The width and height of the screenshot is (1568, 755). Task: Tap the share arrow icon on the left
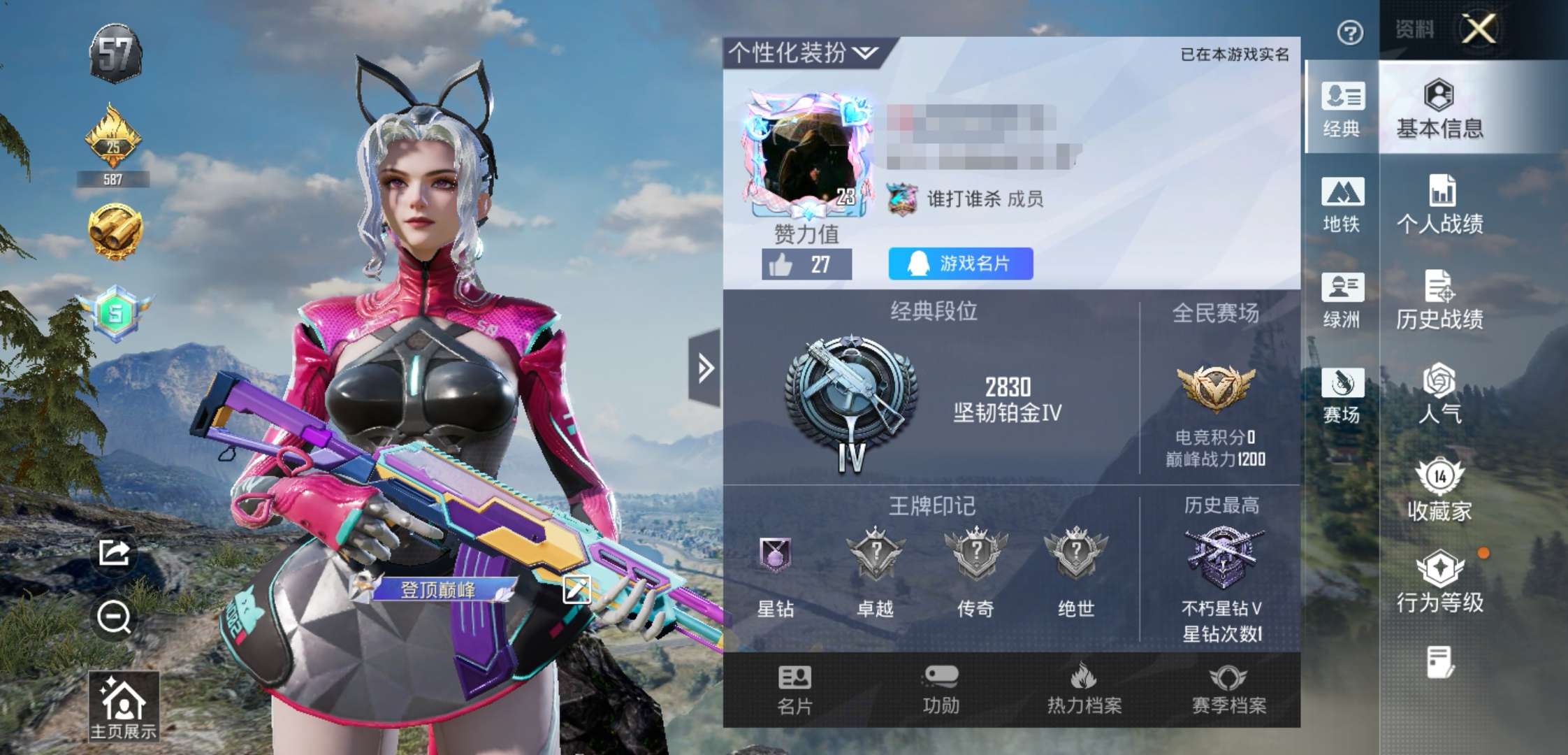(114, 552)
